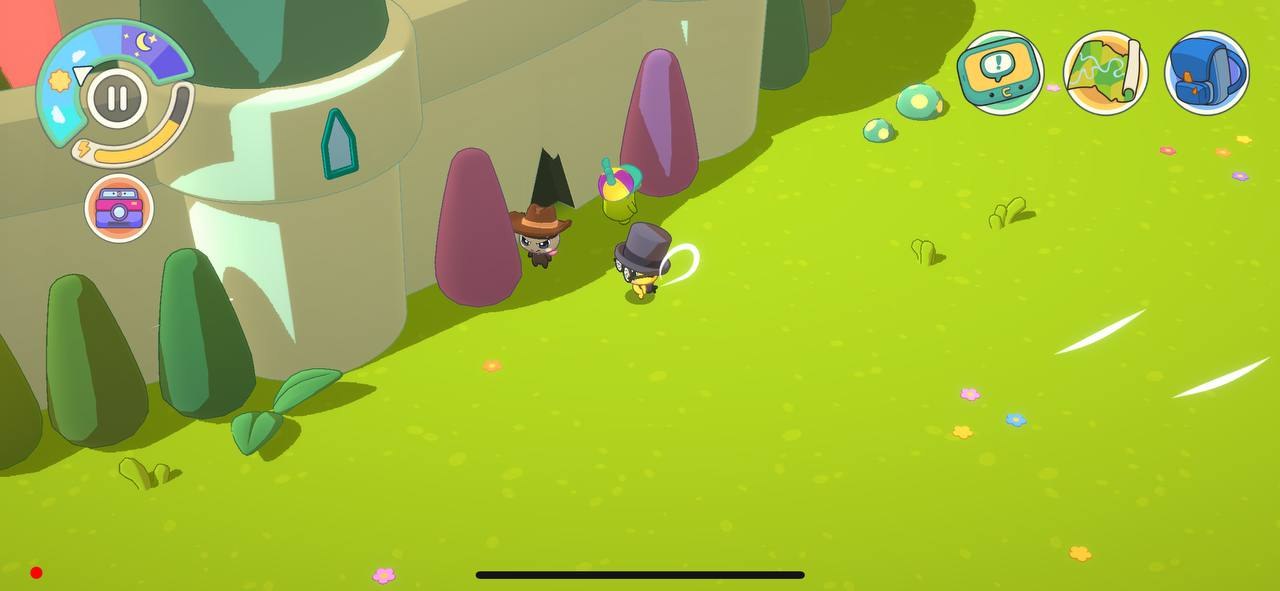The image size is (1280, 591).
Task: Show the world map scroll
Action: point(1105,72)
